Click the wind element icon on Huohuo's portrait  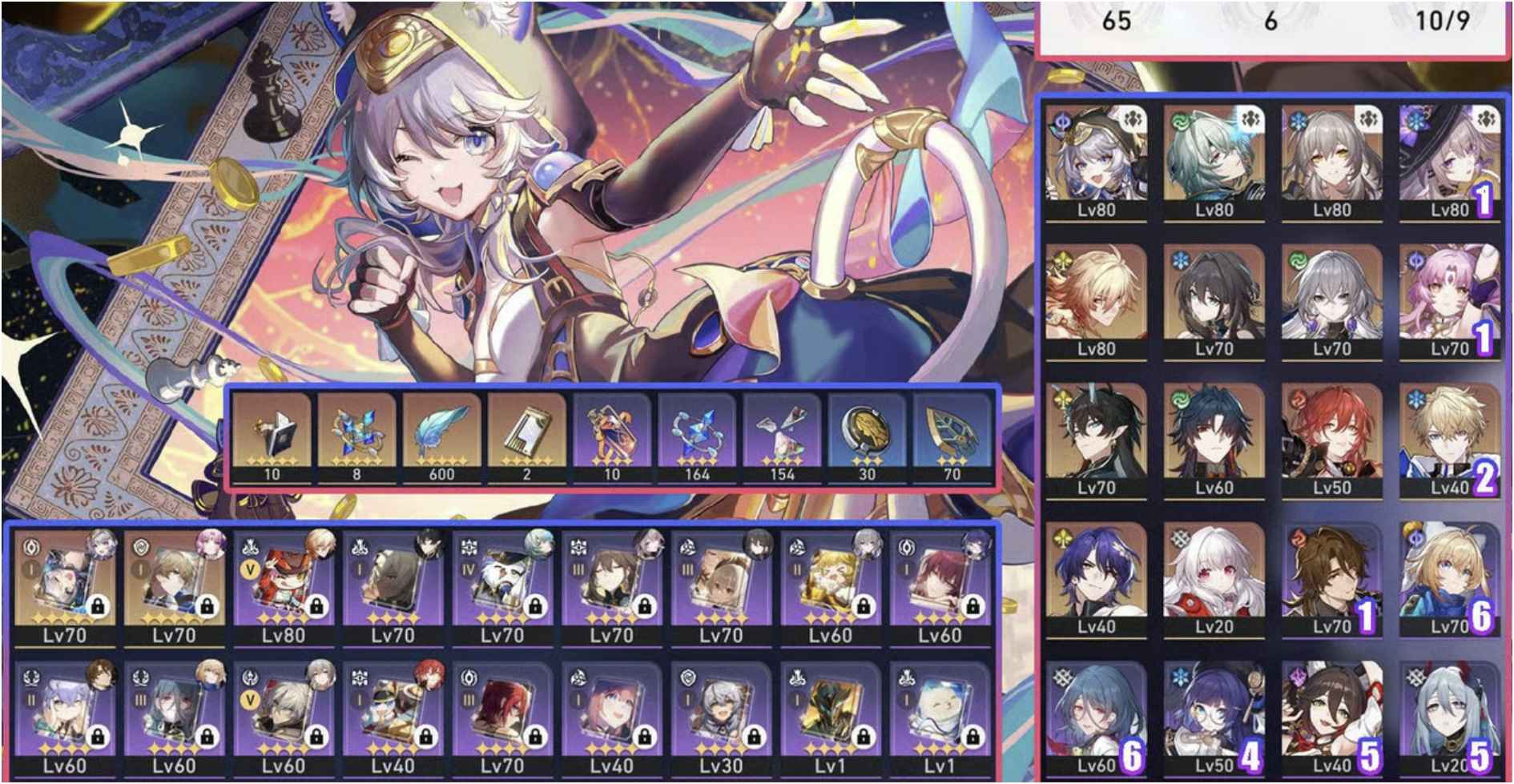[x=1182, y=123]
